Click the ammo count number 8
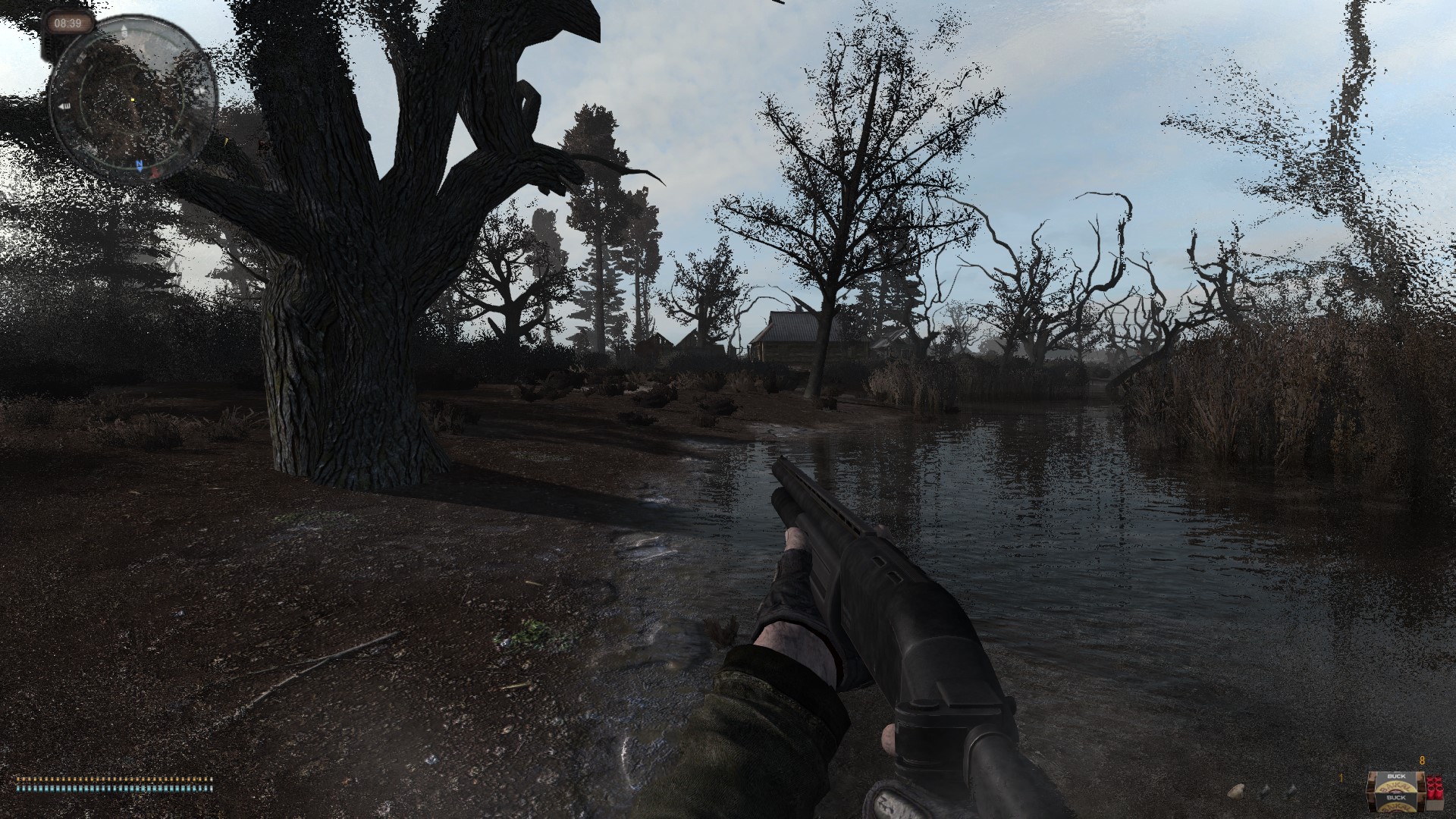The width and height of the screenshot is (1456, 819). click(1422, 760)
